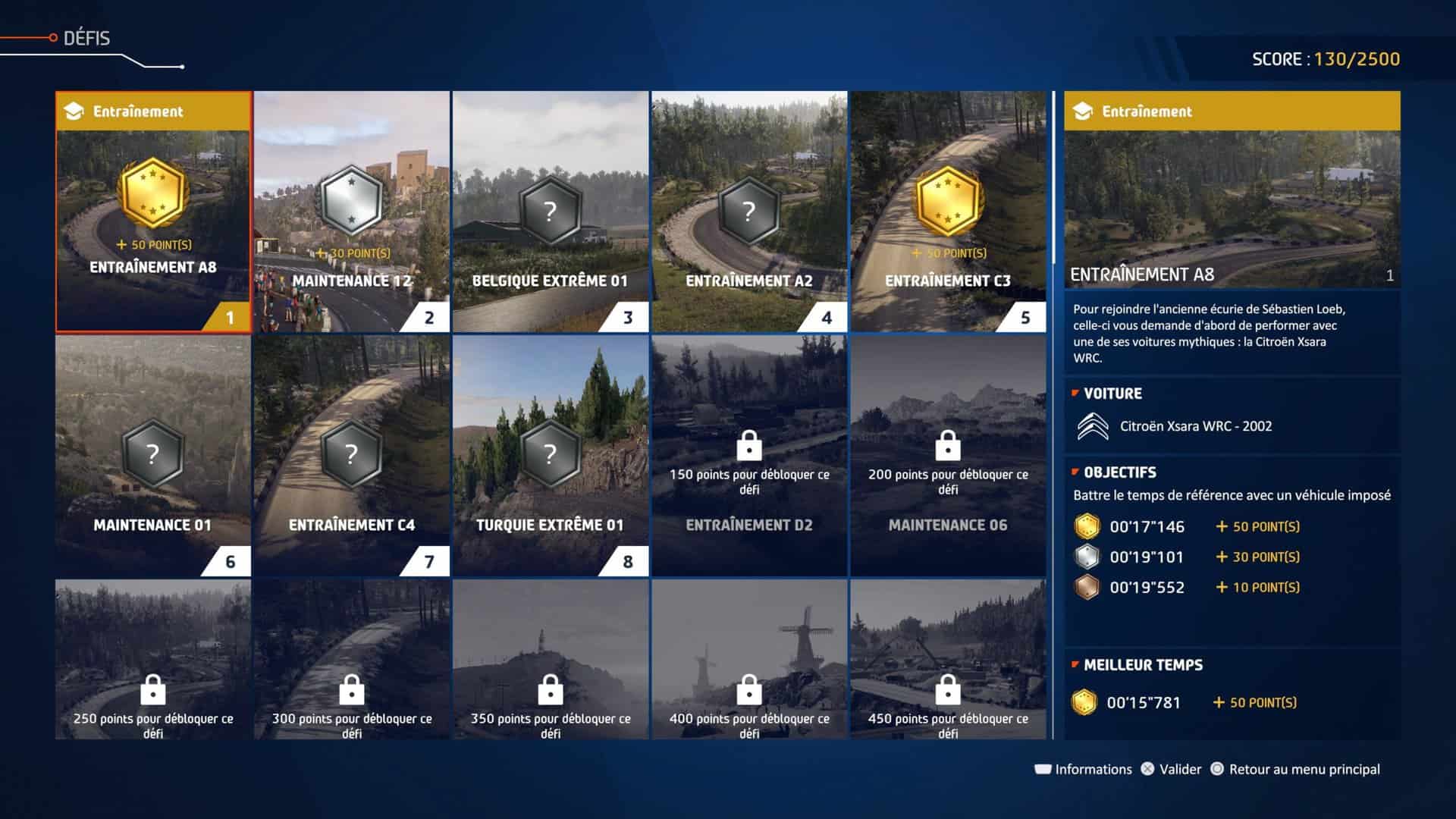1456x819 pixels.
Task: Select the Entraînement A2 challenge tile
Action: (x=749, y=212)
